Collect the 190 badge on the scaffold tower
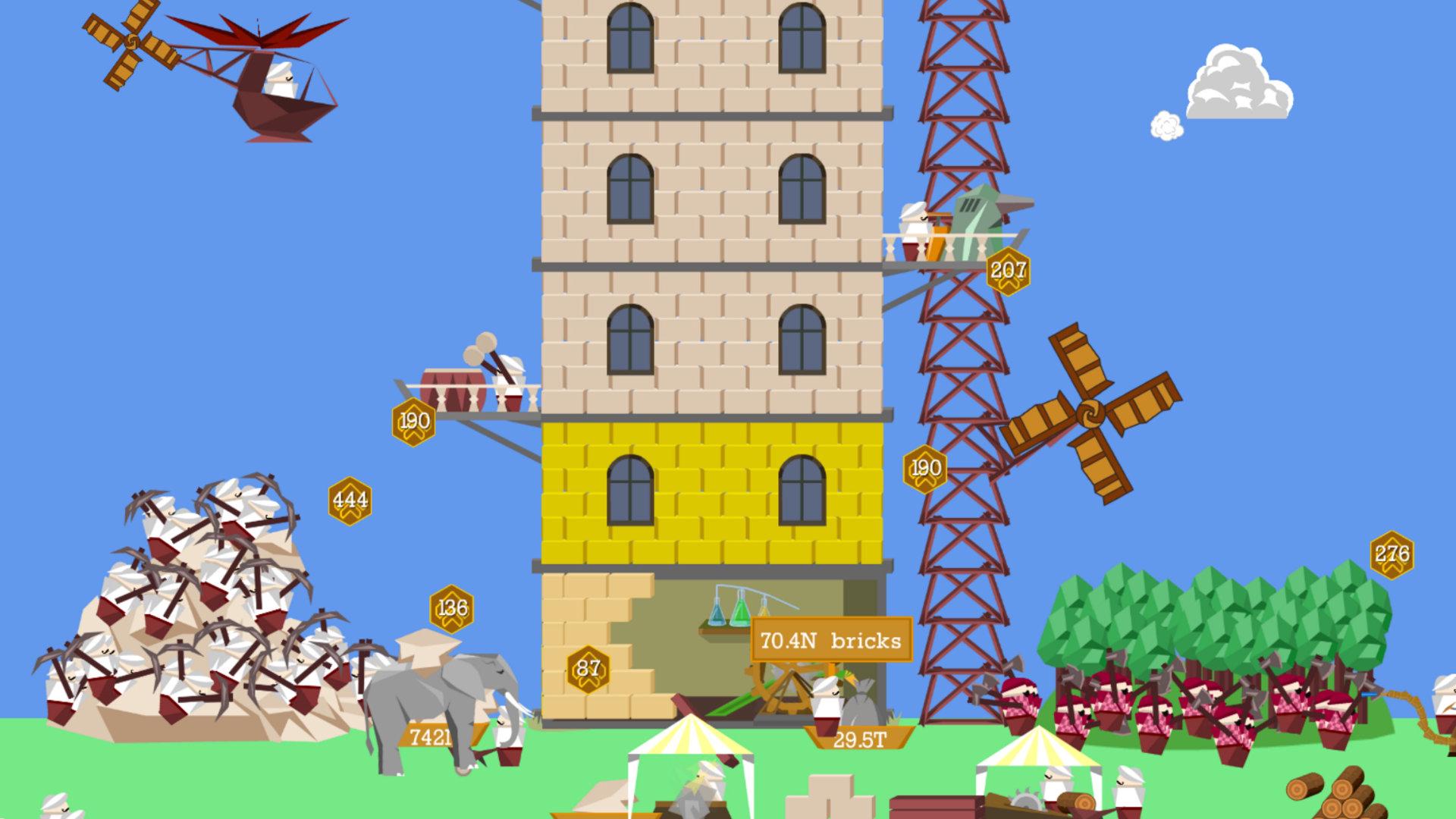The width and height of the screenshot is (1456, 819). (x=925, y=468)
